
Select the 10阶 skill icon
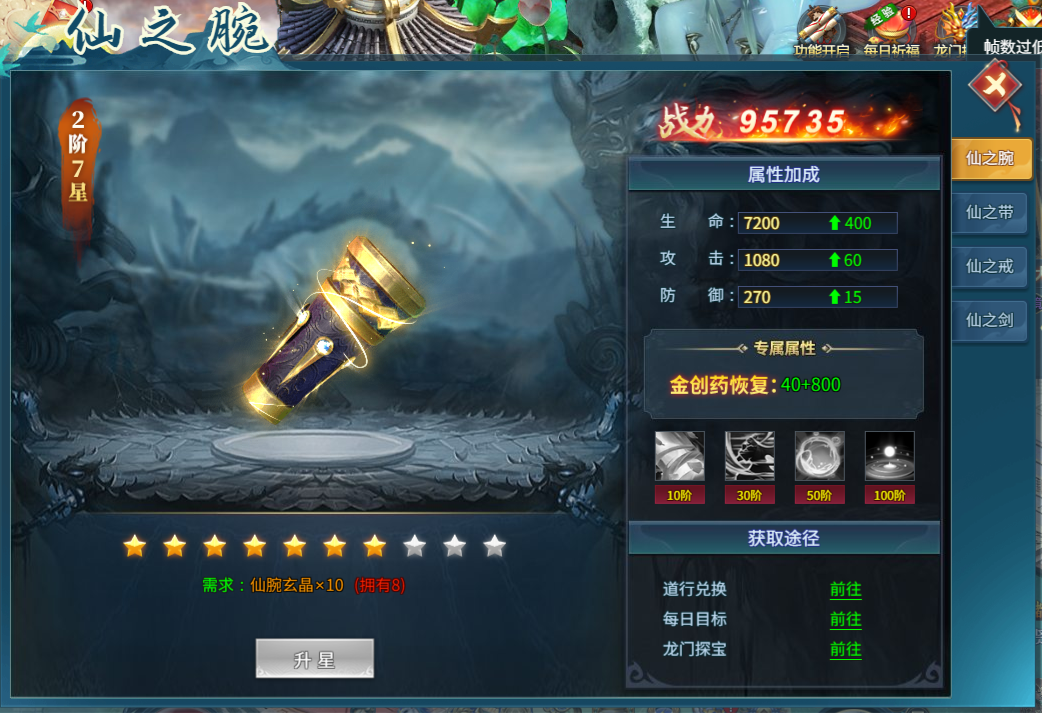680,457
